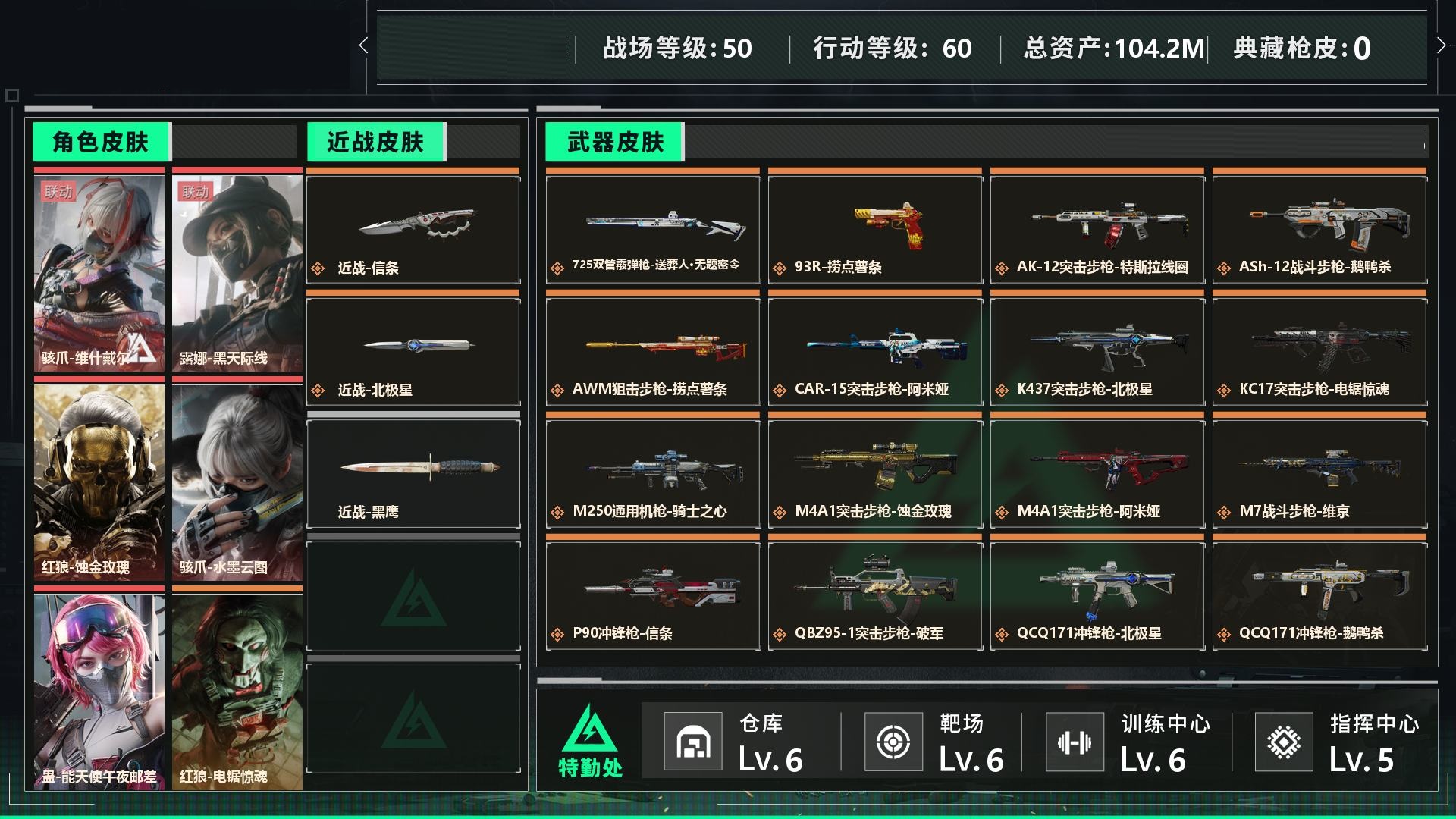
Task: Click rarity diamond icon beside AK-12特斯拉线圈
Action: [1003, 267]
